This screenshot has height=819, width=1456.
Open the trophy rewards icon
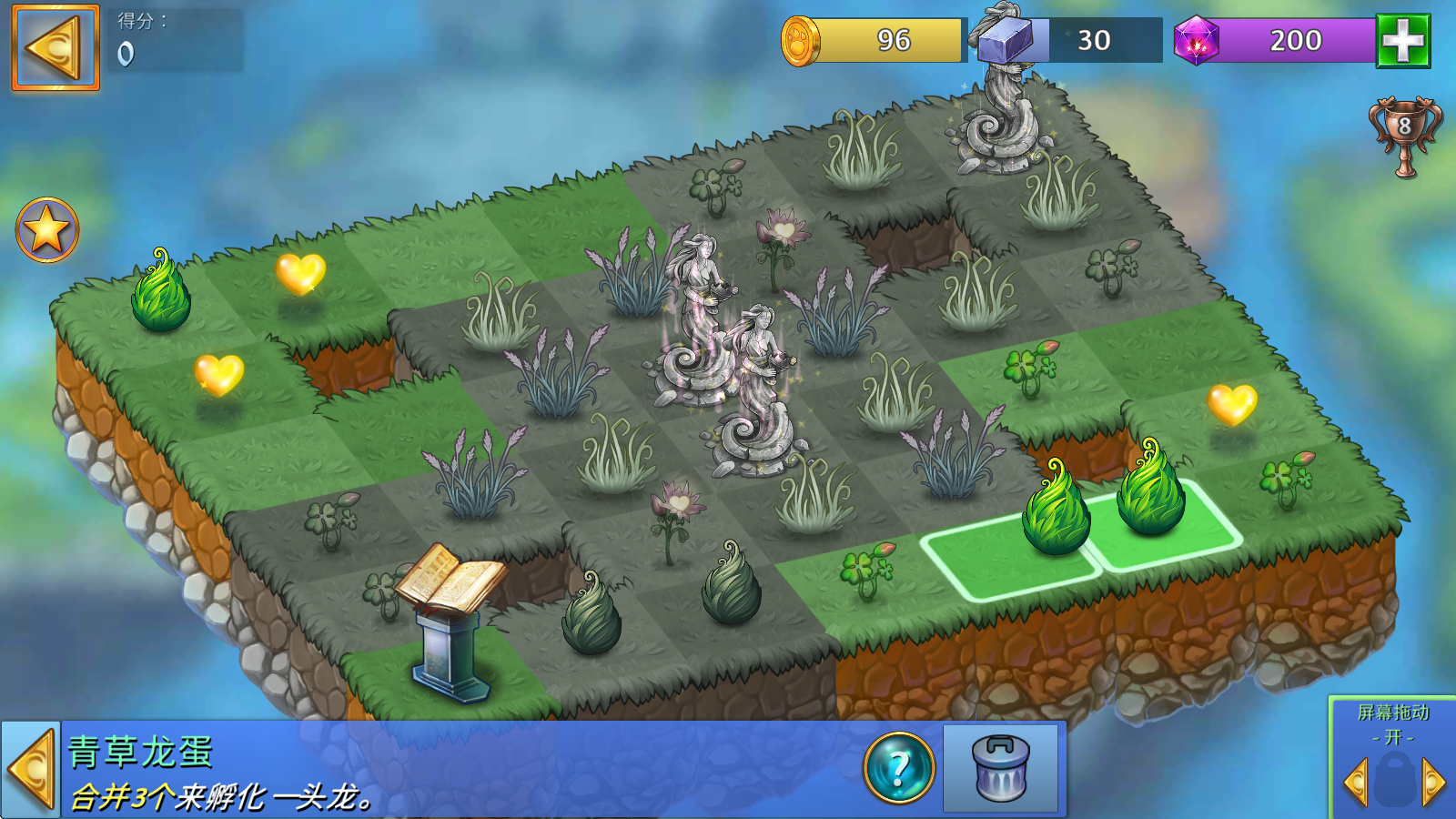pyautogui.click(x=1404, y=136)
